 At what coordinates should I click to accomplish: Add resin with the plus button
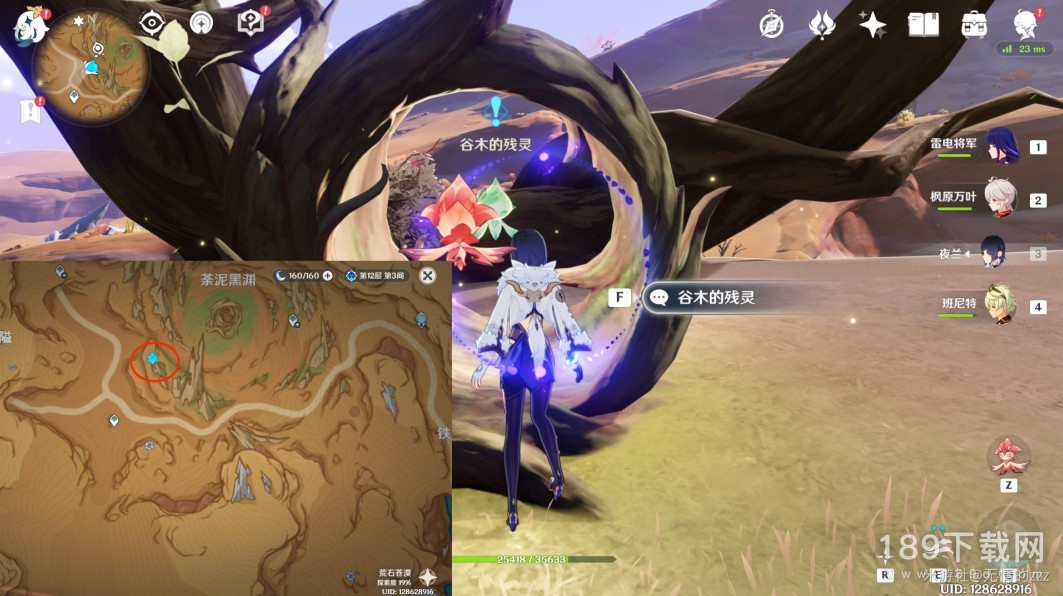pyautogui.click(x=327, y=275)
